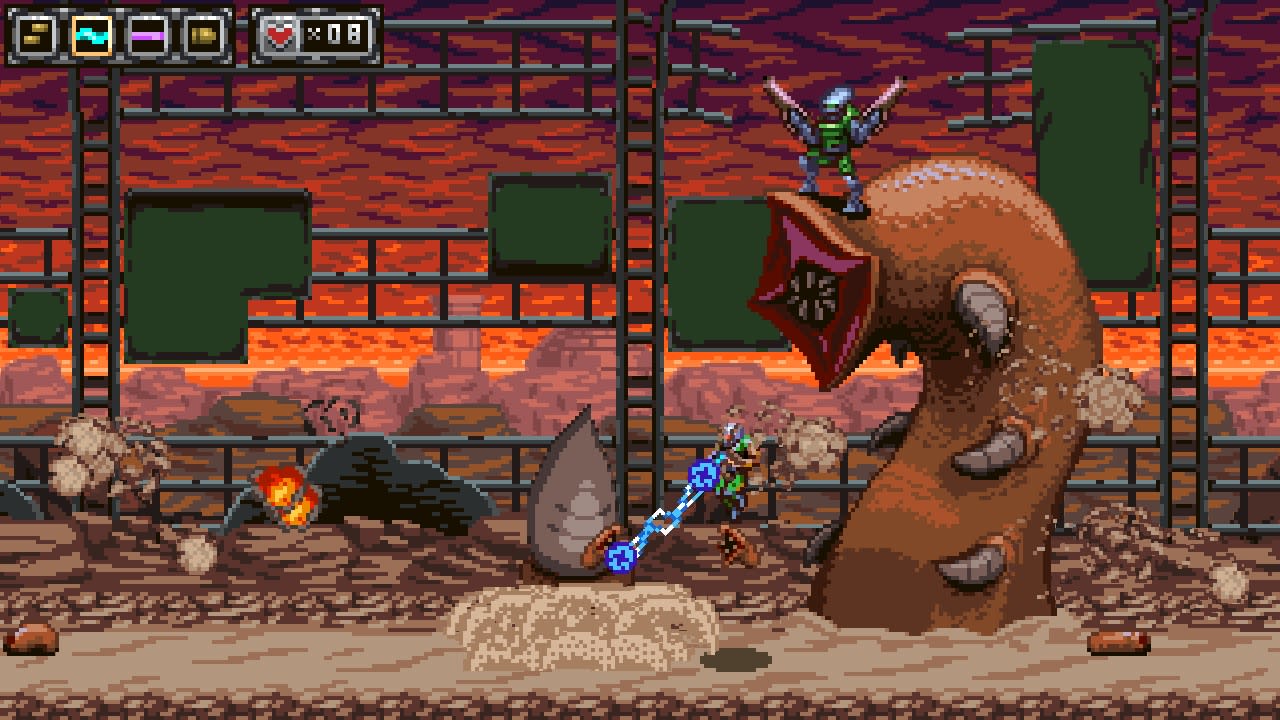Click the player character wielding the energy whip
This screenshot has height=720, width=1280.
tap(735, 480)
